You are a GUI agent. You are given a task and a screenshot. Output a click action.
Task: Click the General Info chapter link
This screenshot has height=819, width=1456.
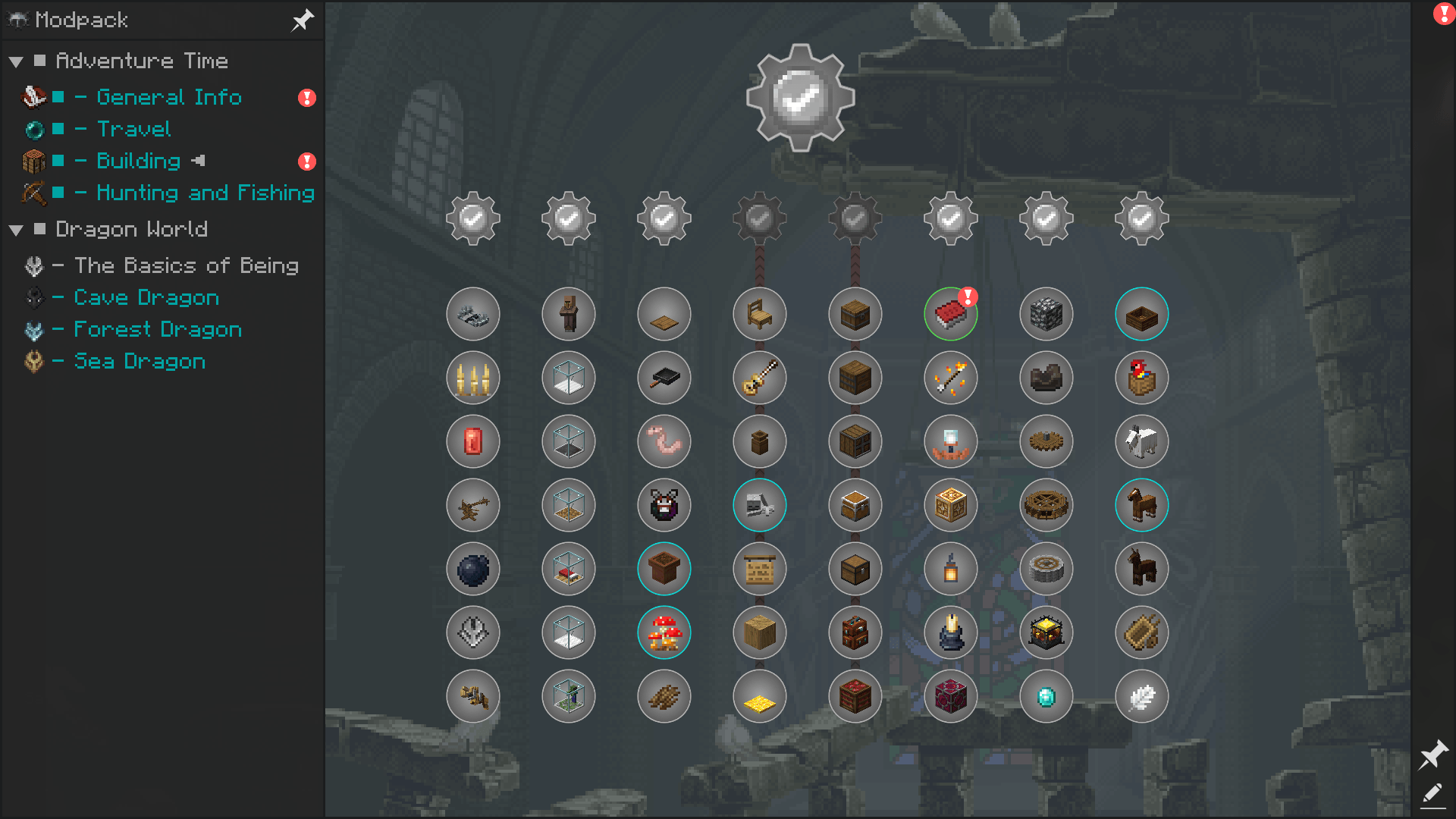[168, 97]
